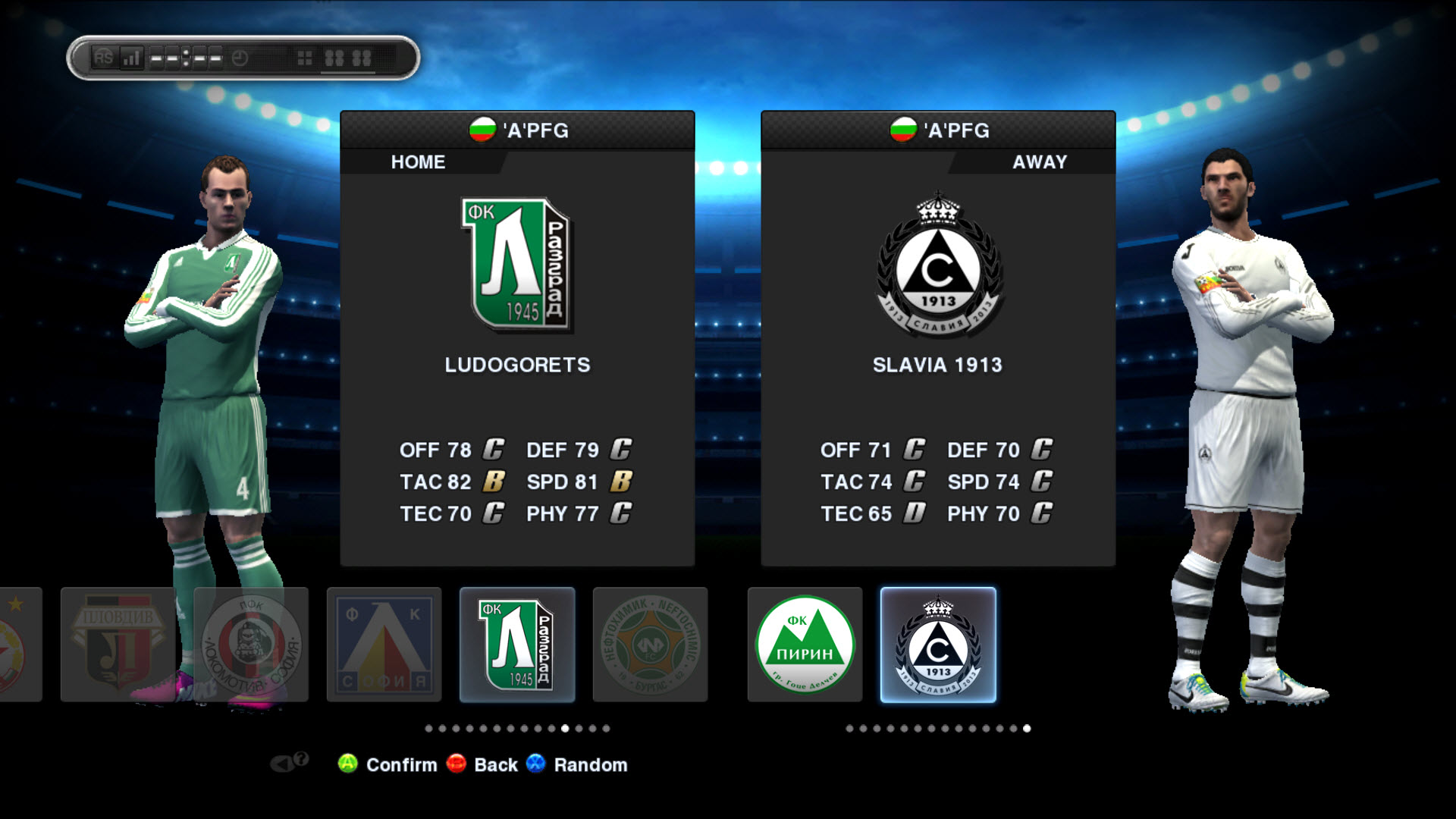Viewport: 1456px width, 819px height.
Task: Select the Pirin away team crest
Action: coord(805,645)
